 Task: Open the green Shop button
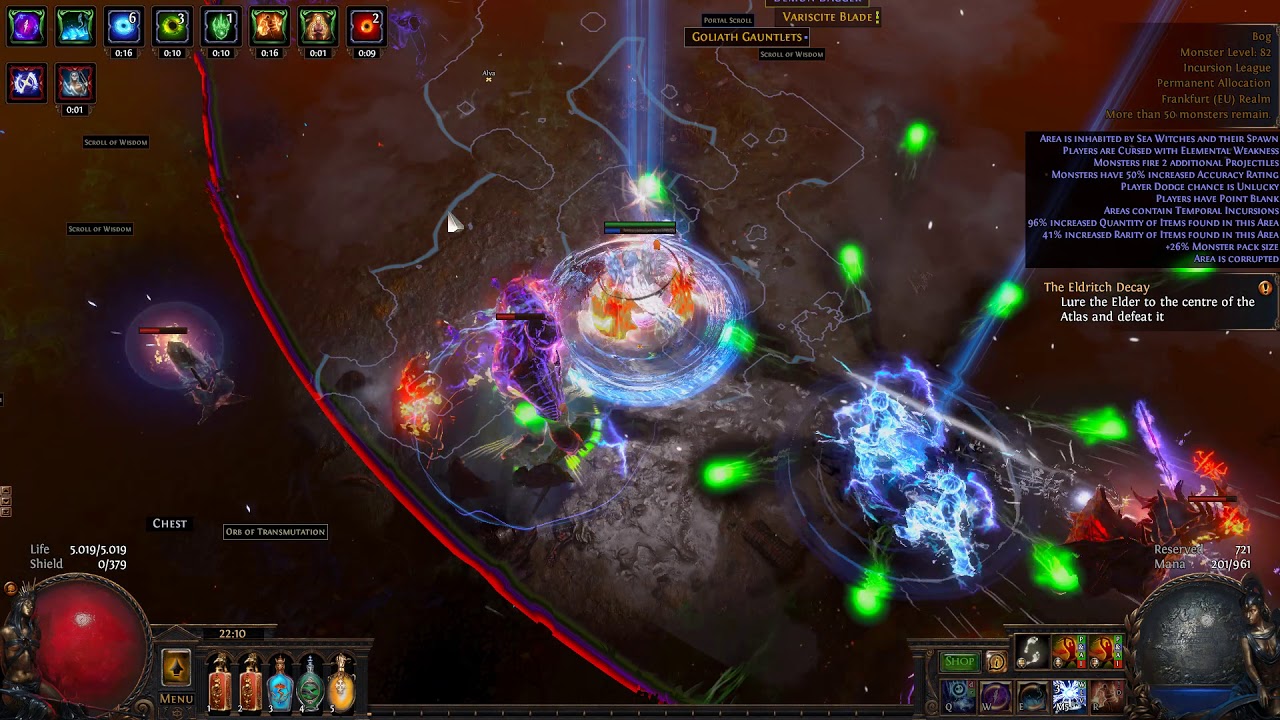959,661
